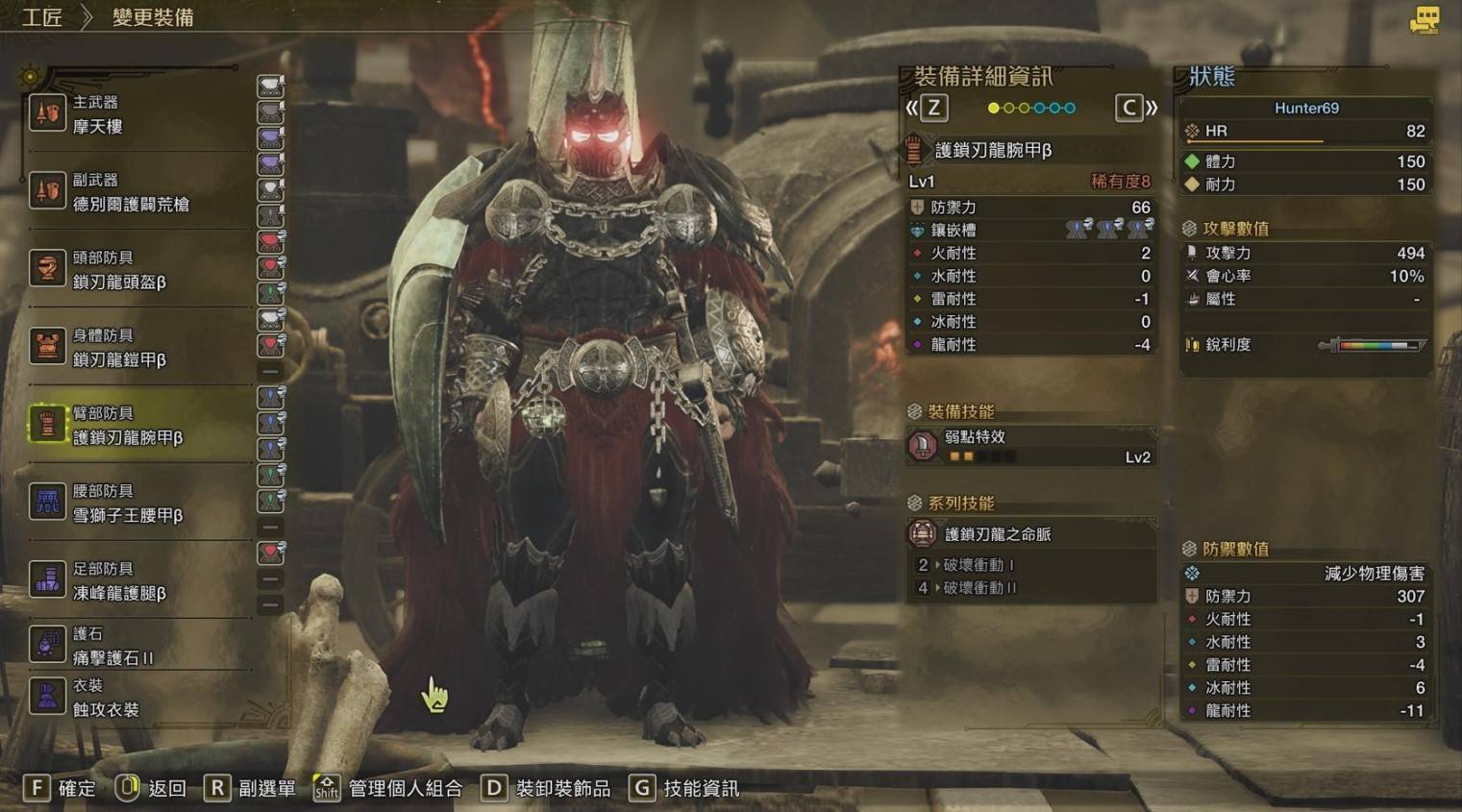Select the secondary weapon 德別爾護闘荒槍 slot

135,192
